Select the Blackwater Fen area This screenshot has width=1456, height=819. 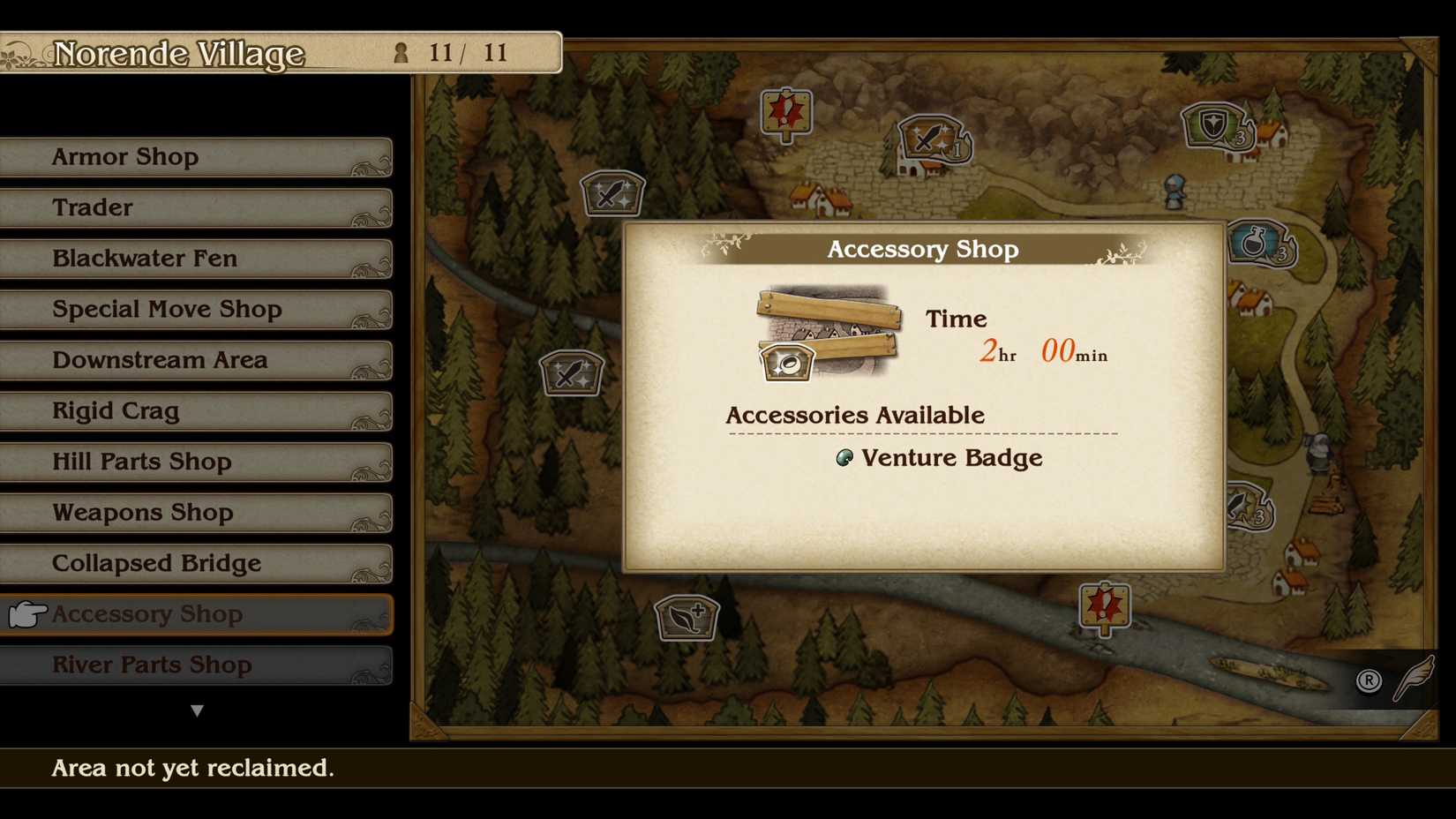coord(196,259)
